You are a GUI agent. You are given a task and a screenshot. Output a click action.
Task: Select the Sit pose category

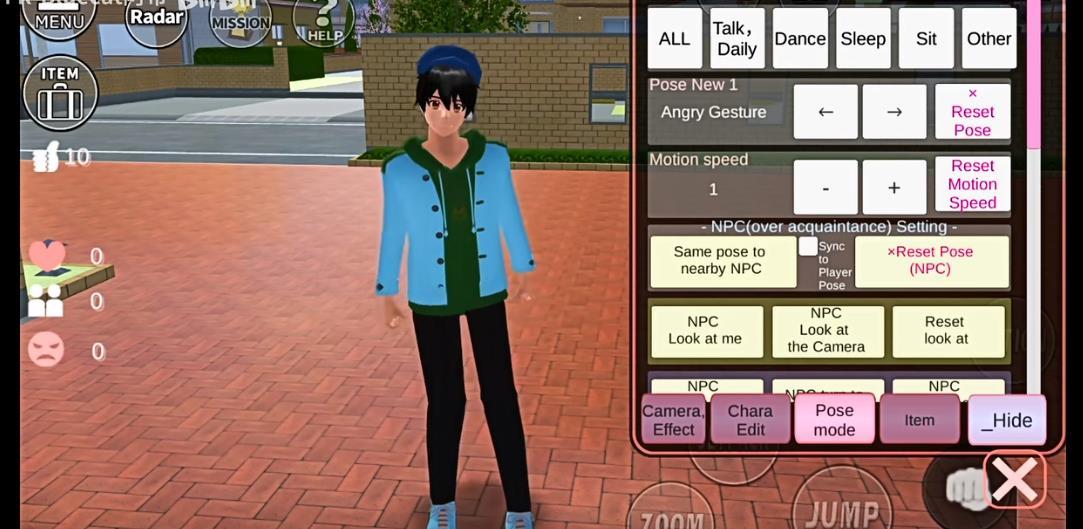tap(926, 39)
